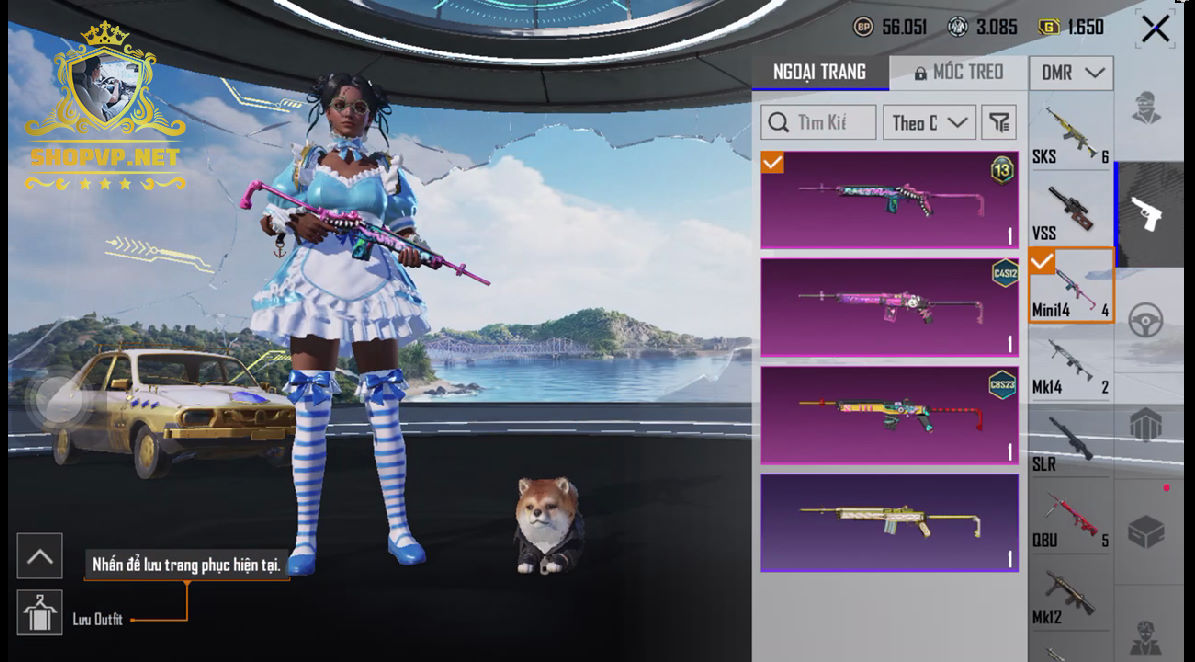Open the vehicle steering wheel category
Viewport: 1195px width, 662px height.
click(x=1146, y=320)
